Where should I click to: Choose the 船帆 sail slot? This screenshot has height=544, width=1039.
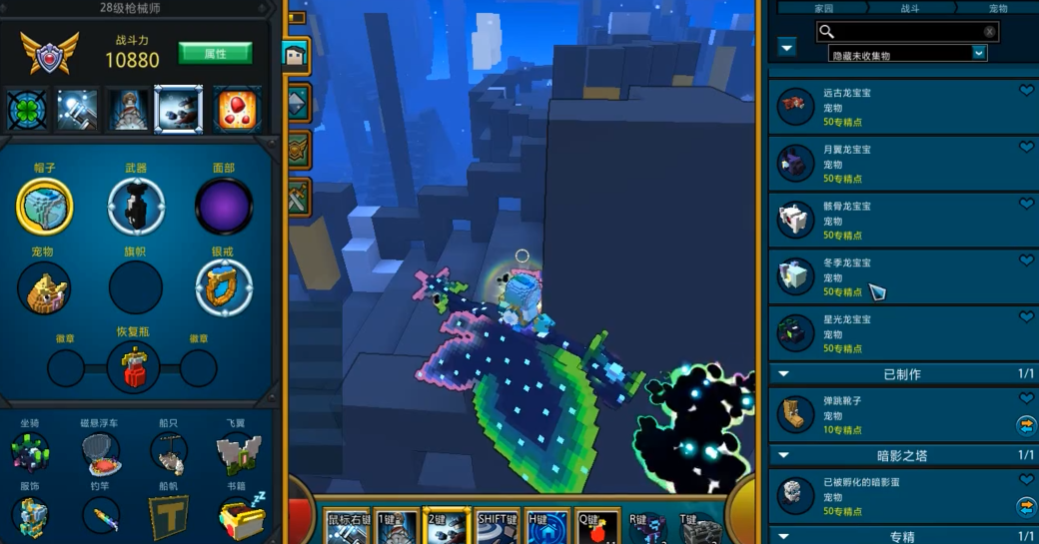coord(169,517)
